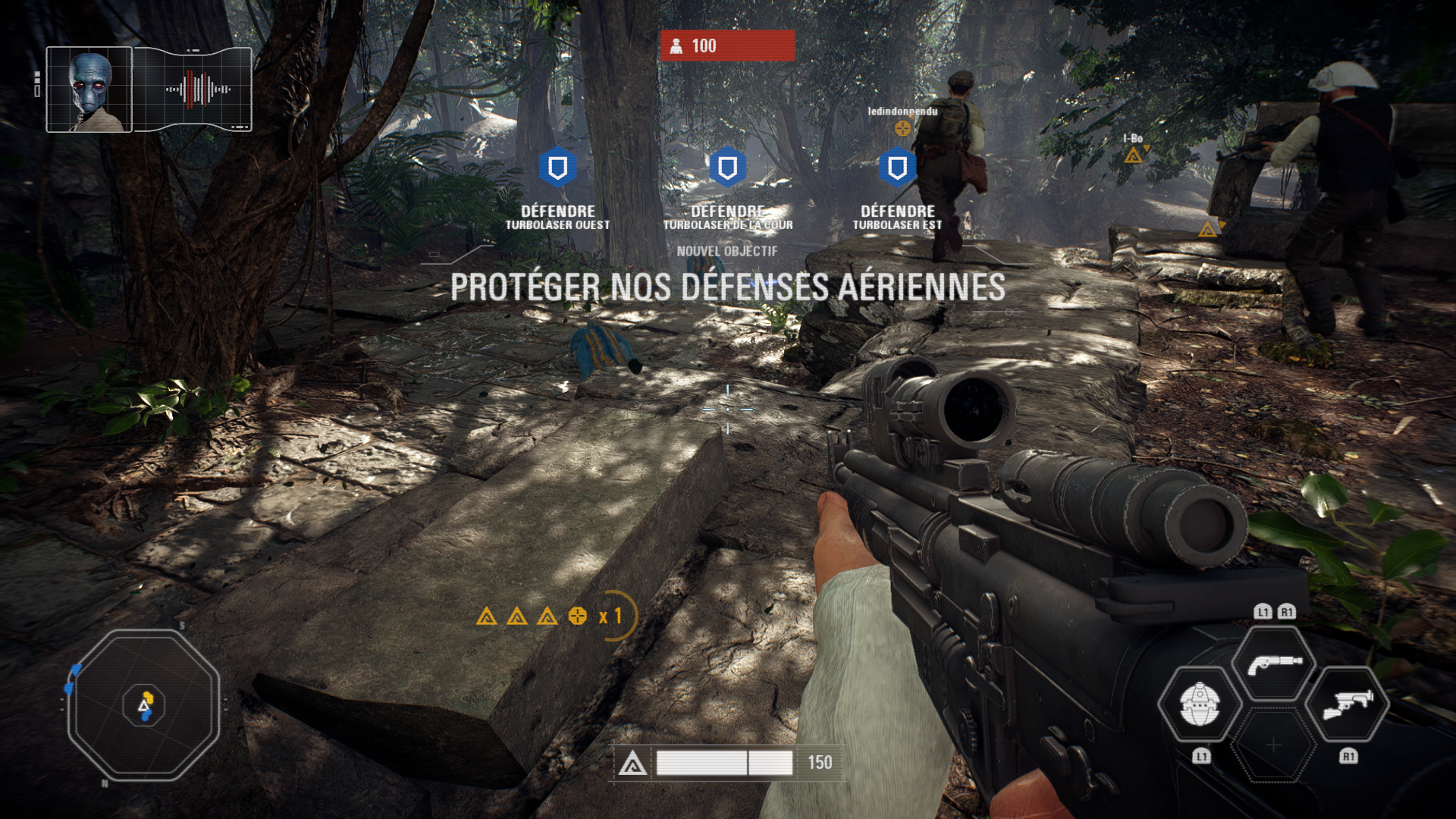
Task: Select the shotgun blaster ability icon
Action: click(x=1274, y=664)
